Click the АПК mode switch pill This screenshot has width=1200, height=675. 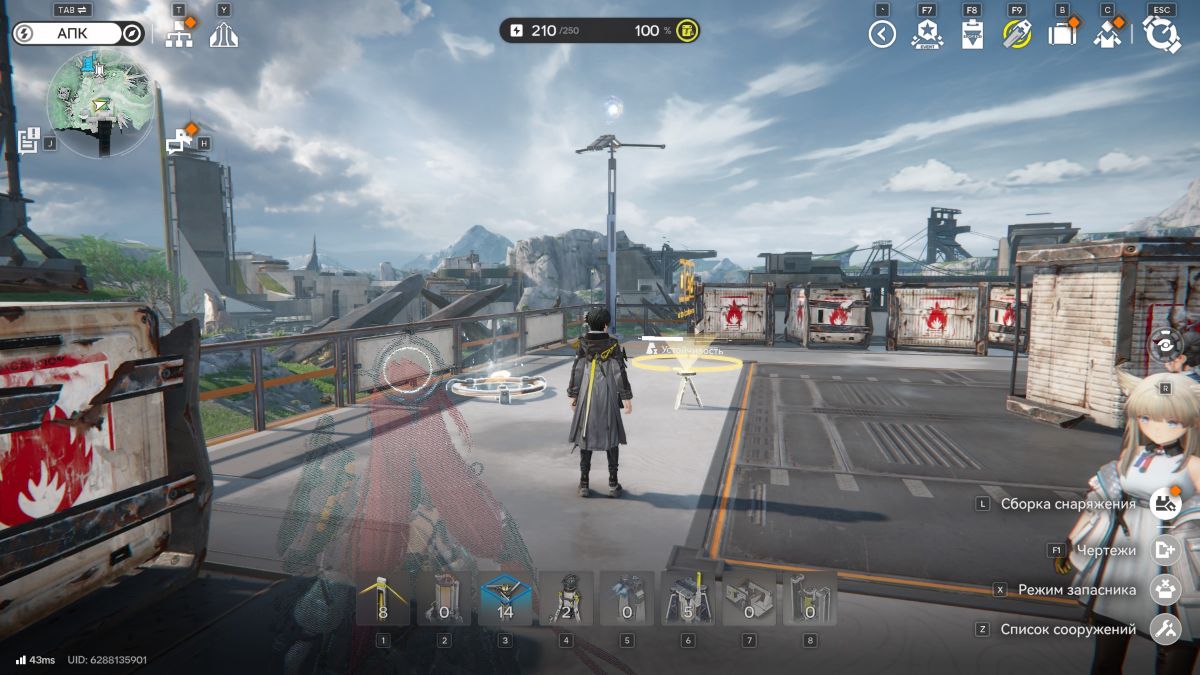coord(78,34)
